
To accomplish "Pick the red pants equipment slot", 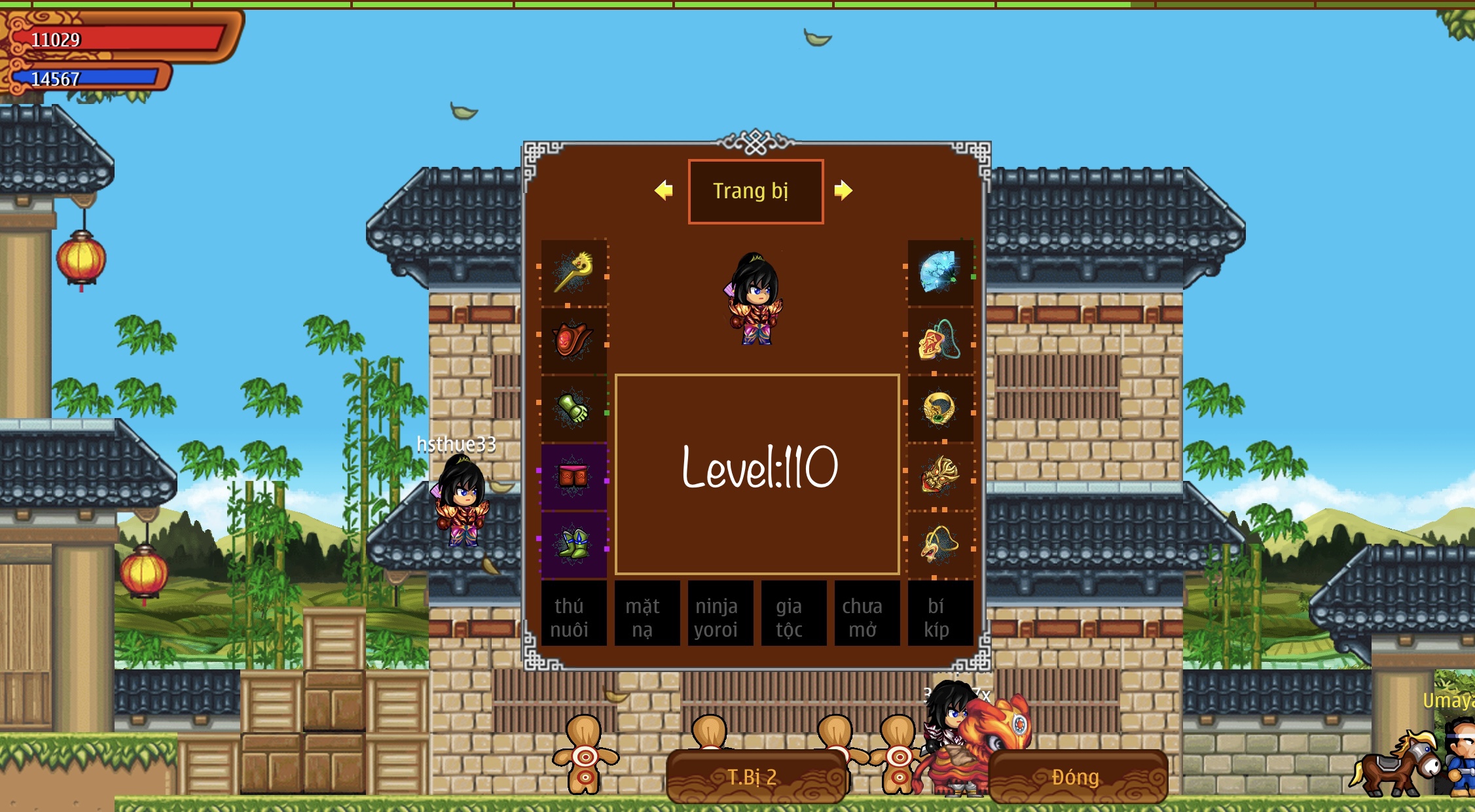I will tap(574, 477).
